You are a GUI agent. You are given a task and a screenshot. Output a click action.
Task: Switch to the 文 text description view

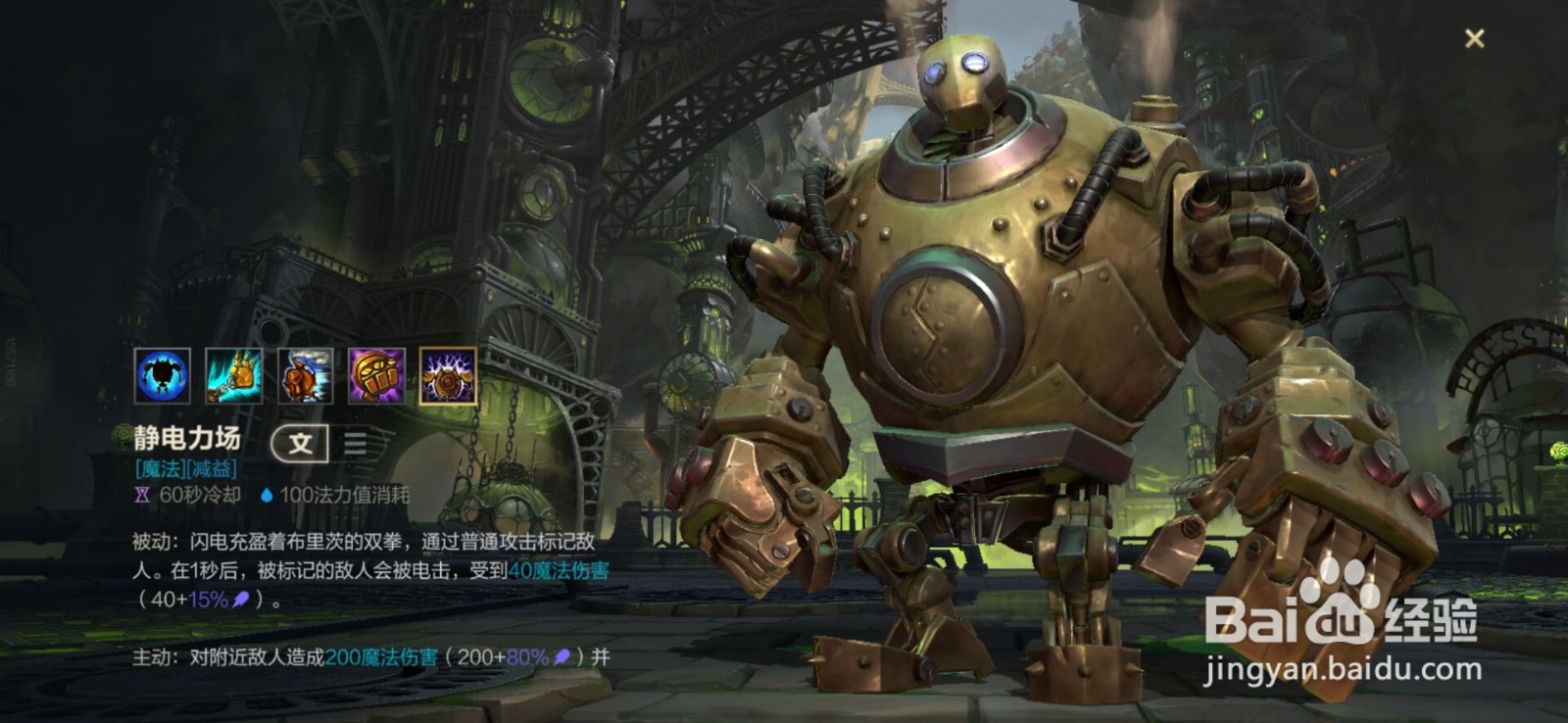coord(300,444)
